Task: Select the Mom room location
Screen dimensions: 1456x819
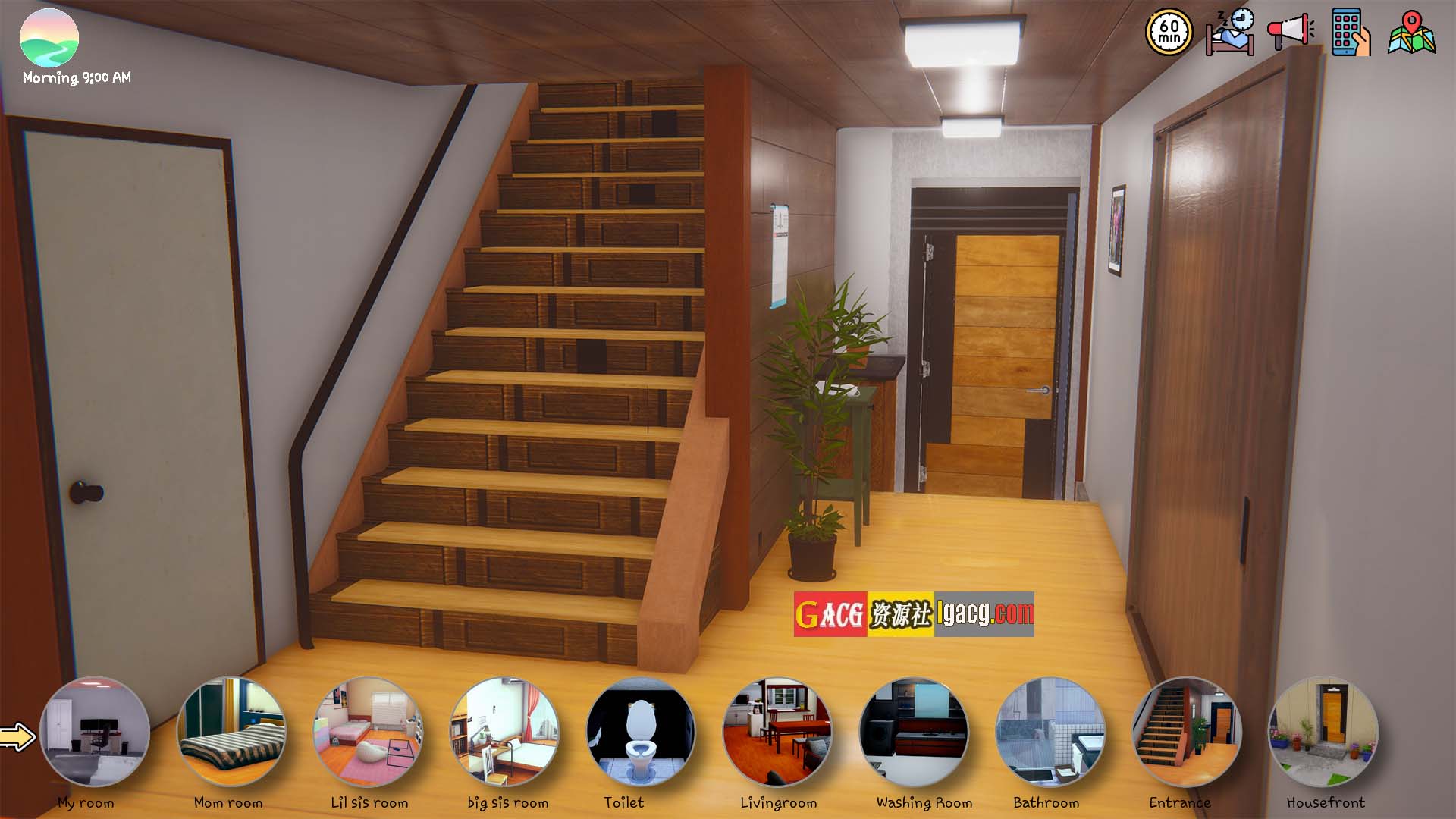Action: click(231, 733)
